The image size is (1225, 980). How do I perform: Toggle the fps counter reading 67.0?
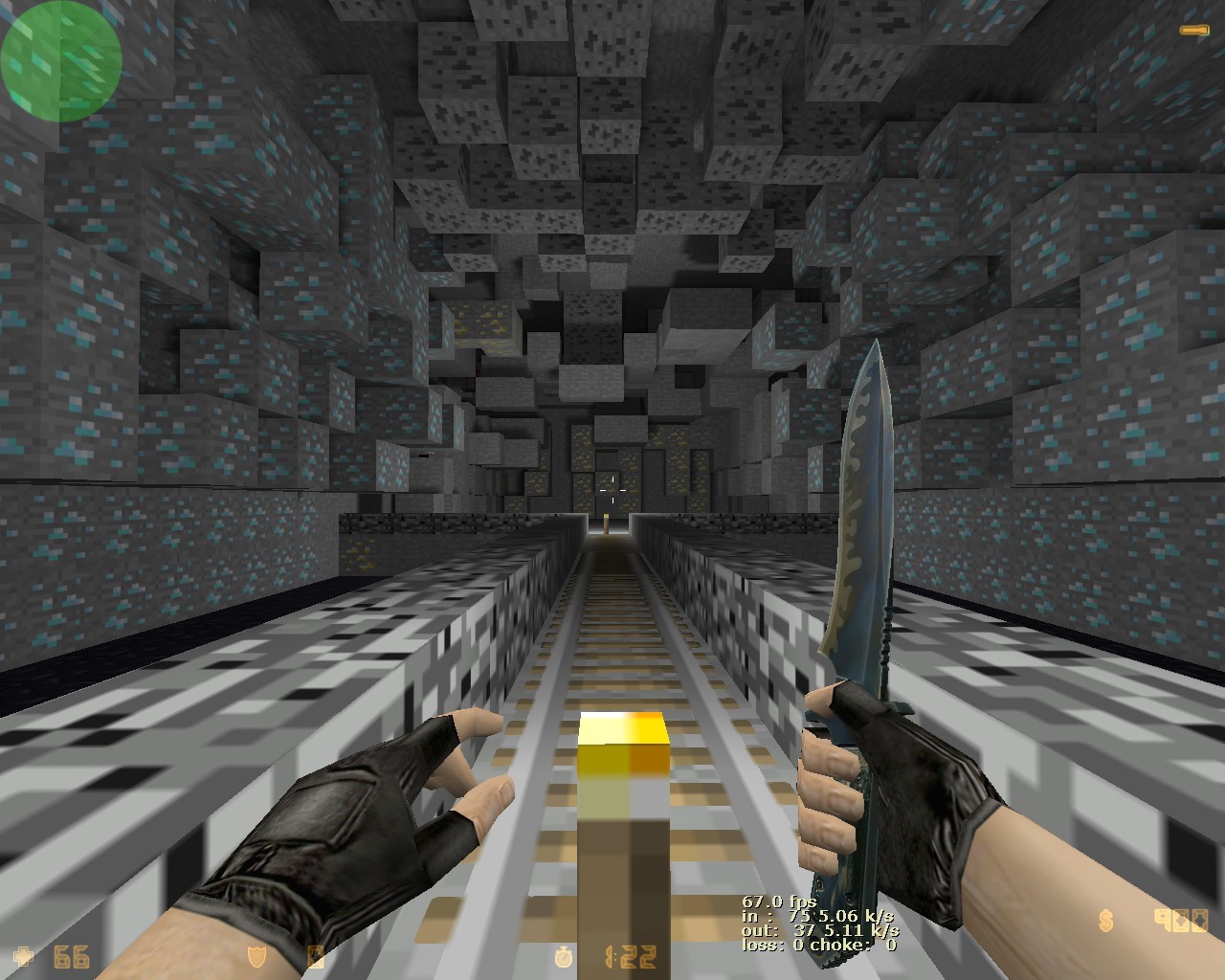777,901
